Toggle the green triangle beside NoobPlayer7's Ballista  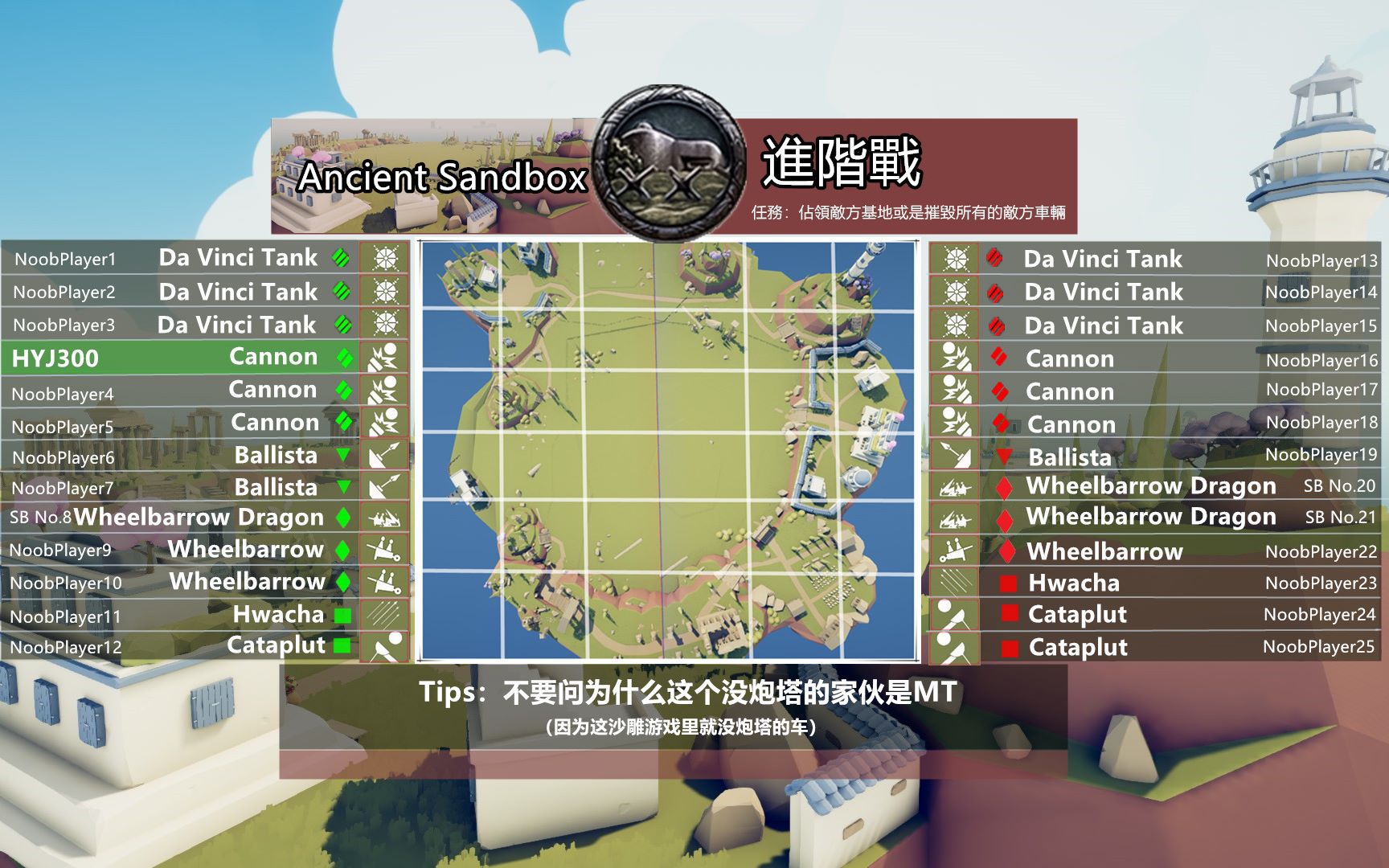[x=344, y=487]
